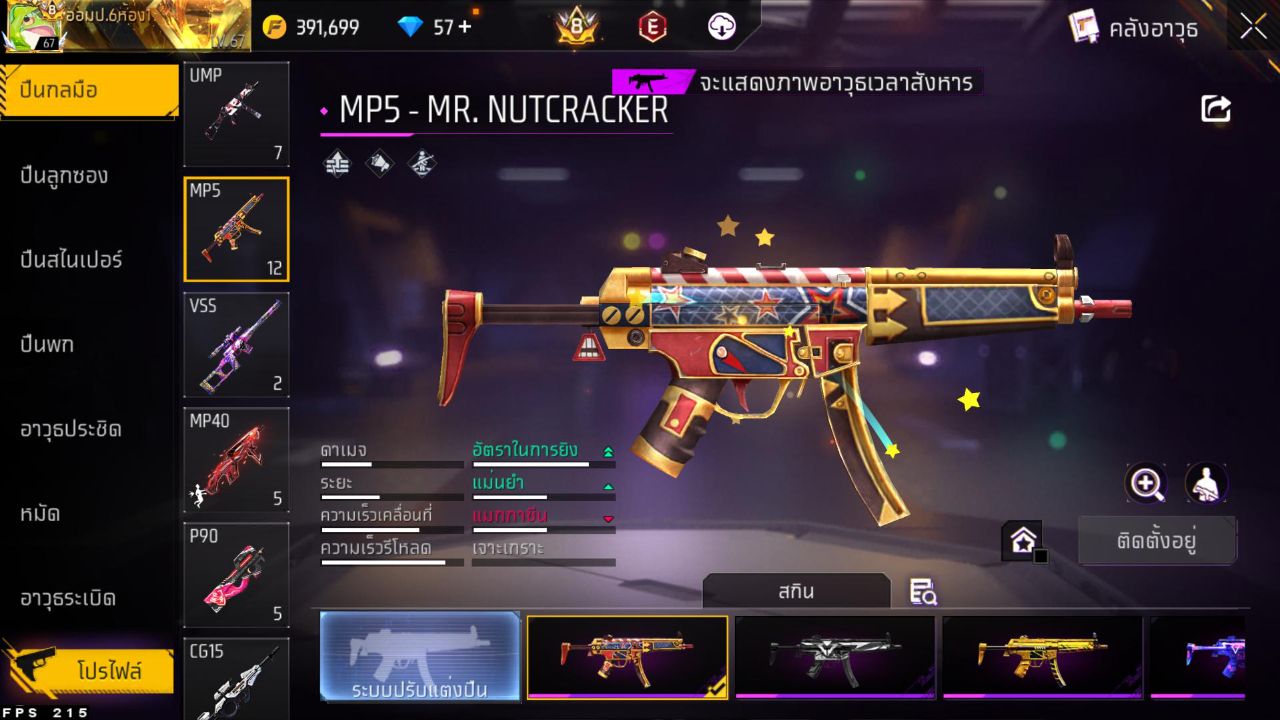
Task: Select the first diamond attribute icon below weapon name
Action: click(335, 162)
